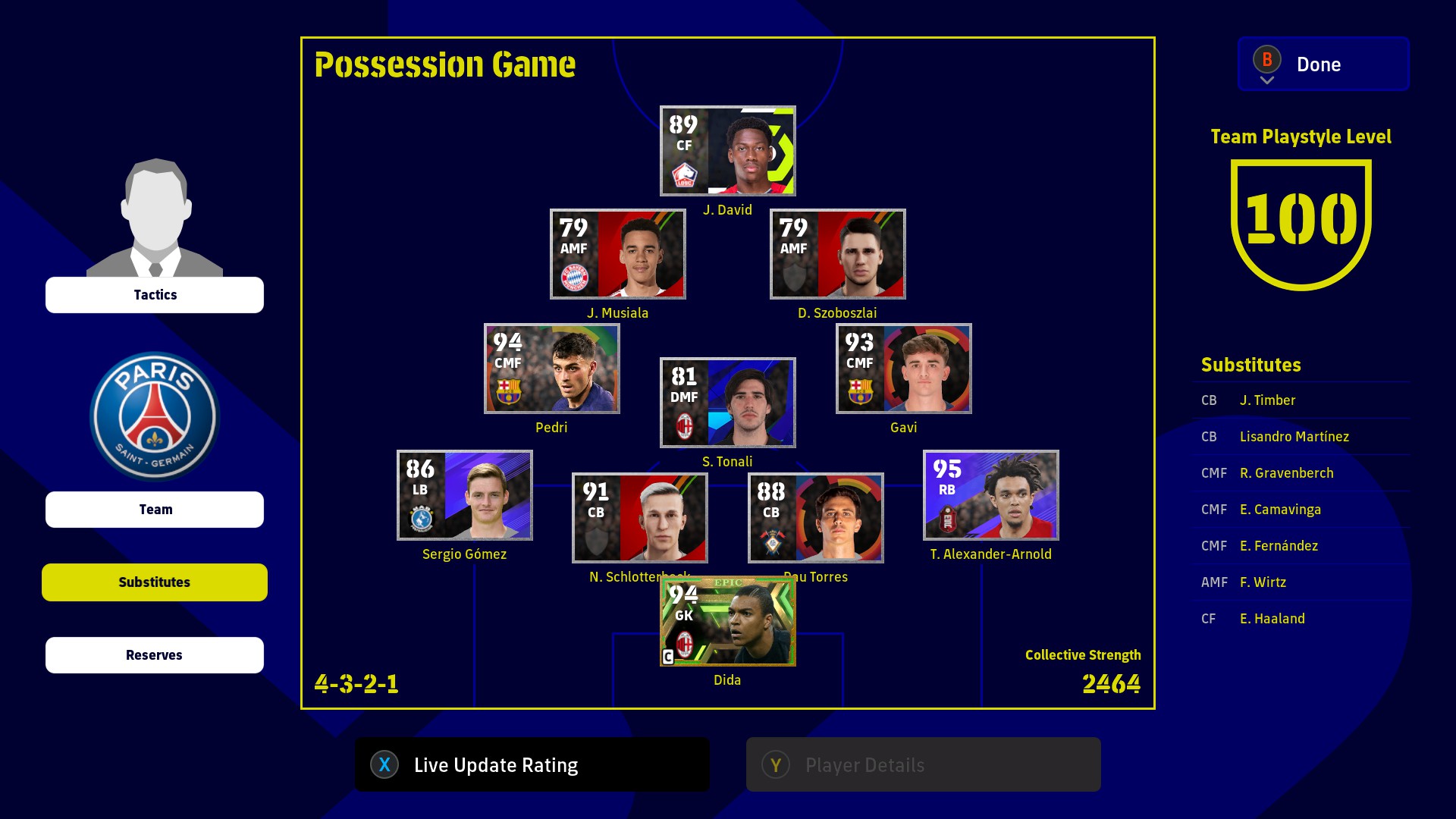1456x819 pixels.
Task: Pick Pedri's CMF card
Action: coord(551,369)
